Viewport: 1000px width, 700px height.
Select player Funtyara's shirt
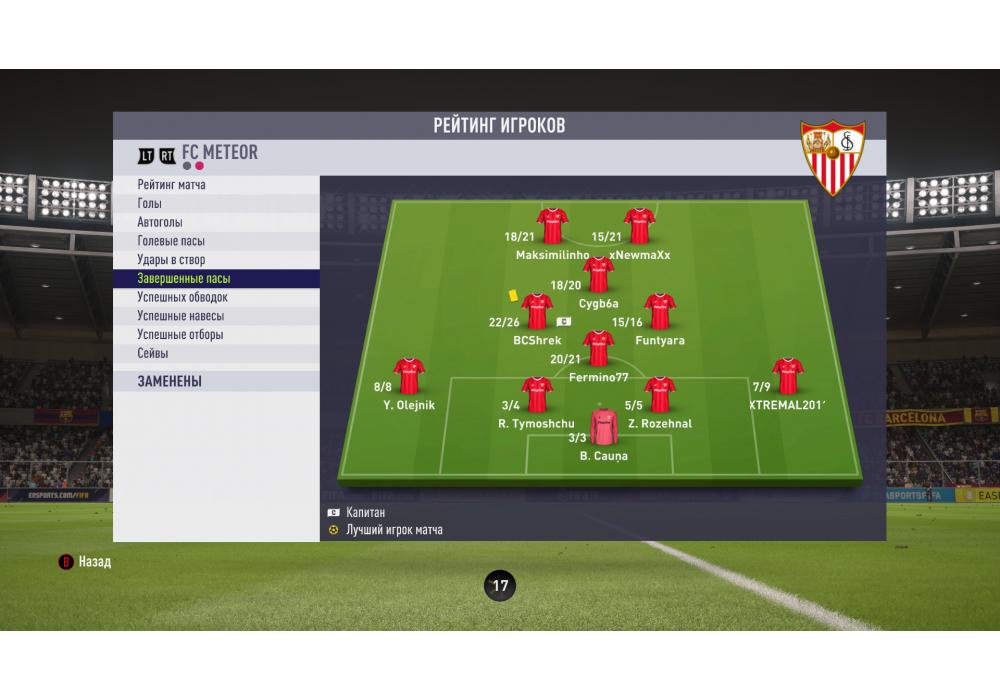click(659, 312)
